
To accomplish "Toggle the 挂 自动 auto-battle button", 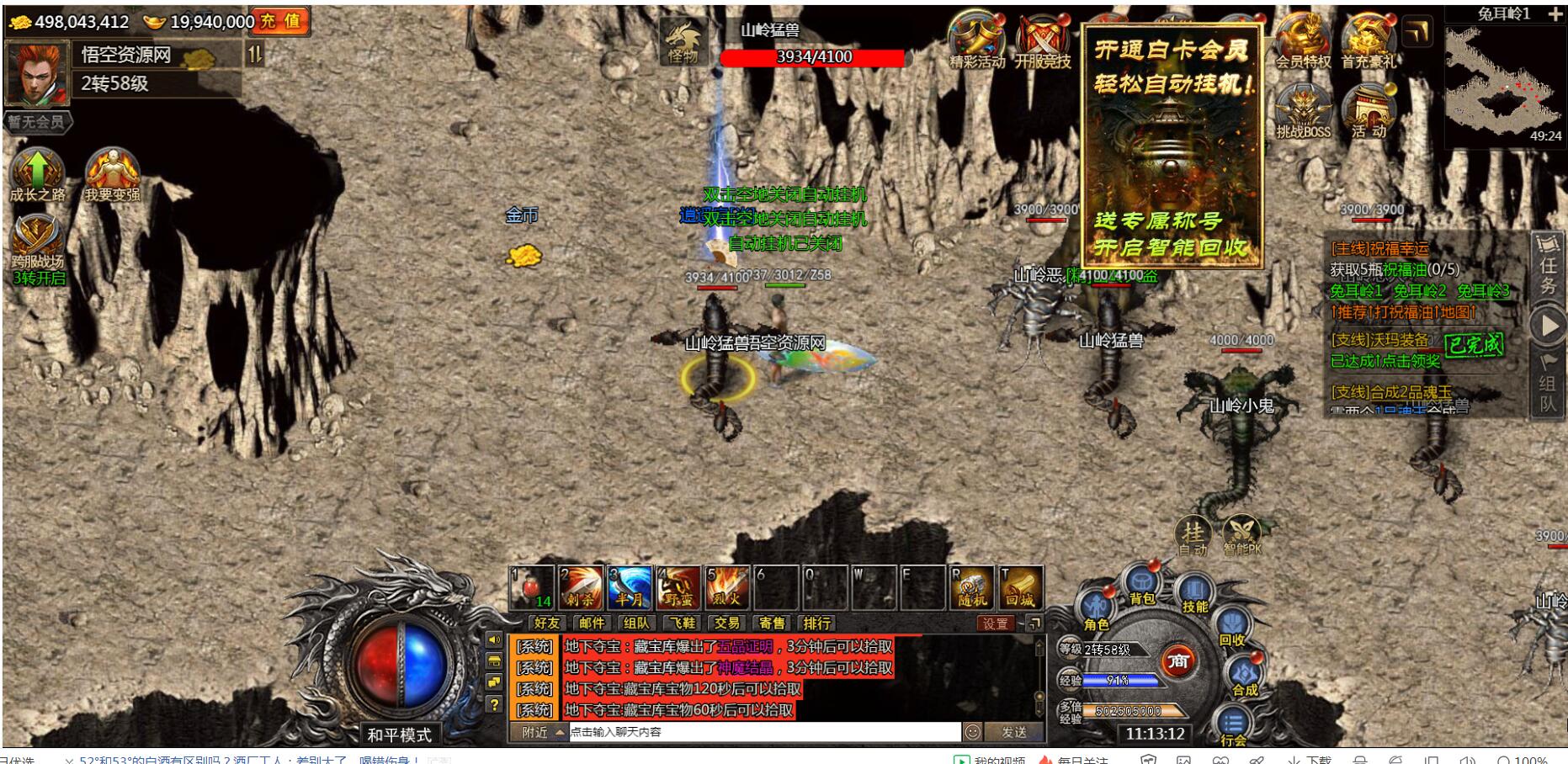I will point(1193,536).
